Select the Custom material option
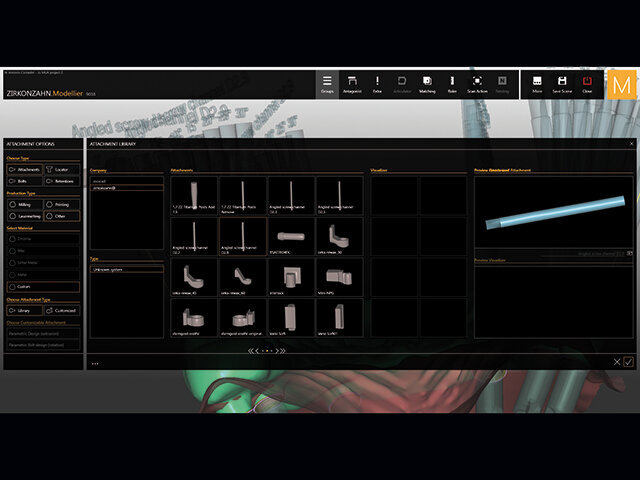This screenshot has height=480, width=640. click(x=44, y=286)
